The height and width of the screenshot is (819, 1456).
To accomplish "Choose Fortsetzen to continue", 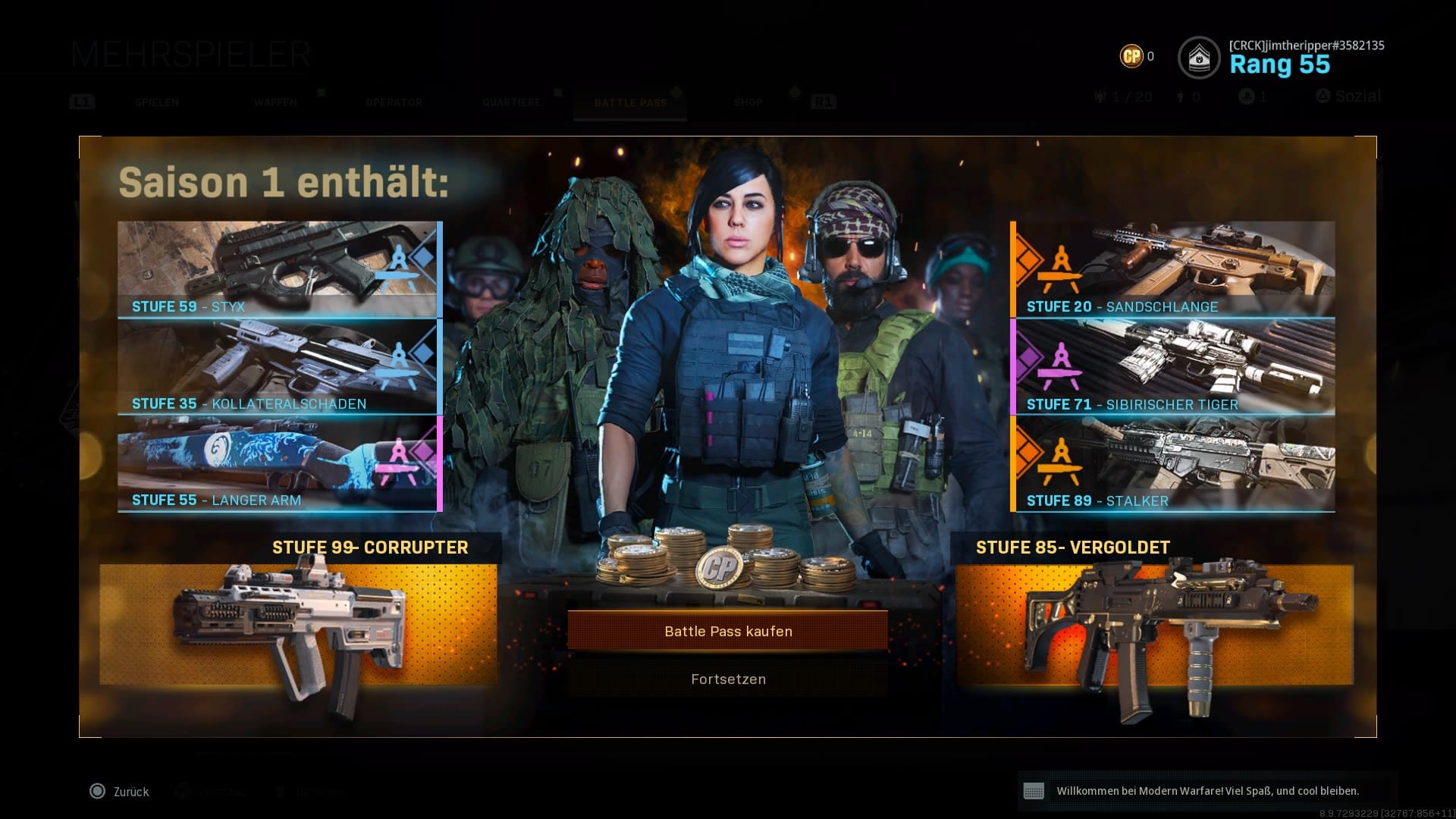I will pyautogui.click(x=728, y=679).
